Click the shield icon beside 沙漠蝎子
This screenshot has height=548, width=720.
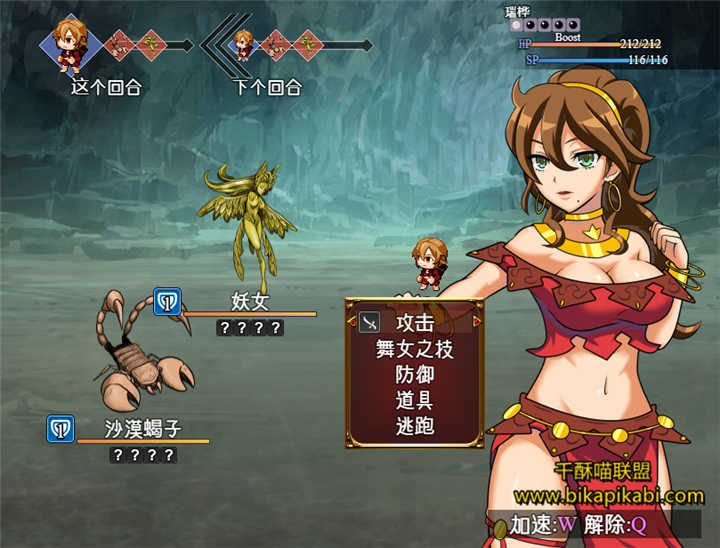[60, 429]
